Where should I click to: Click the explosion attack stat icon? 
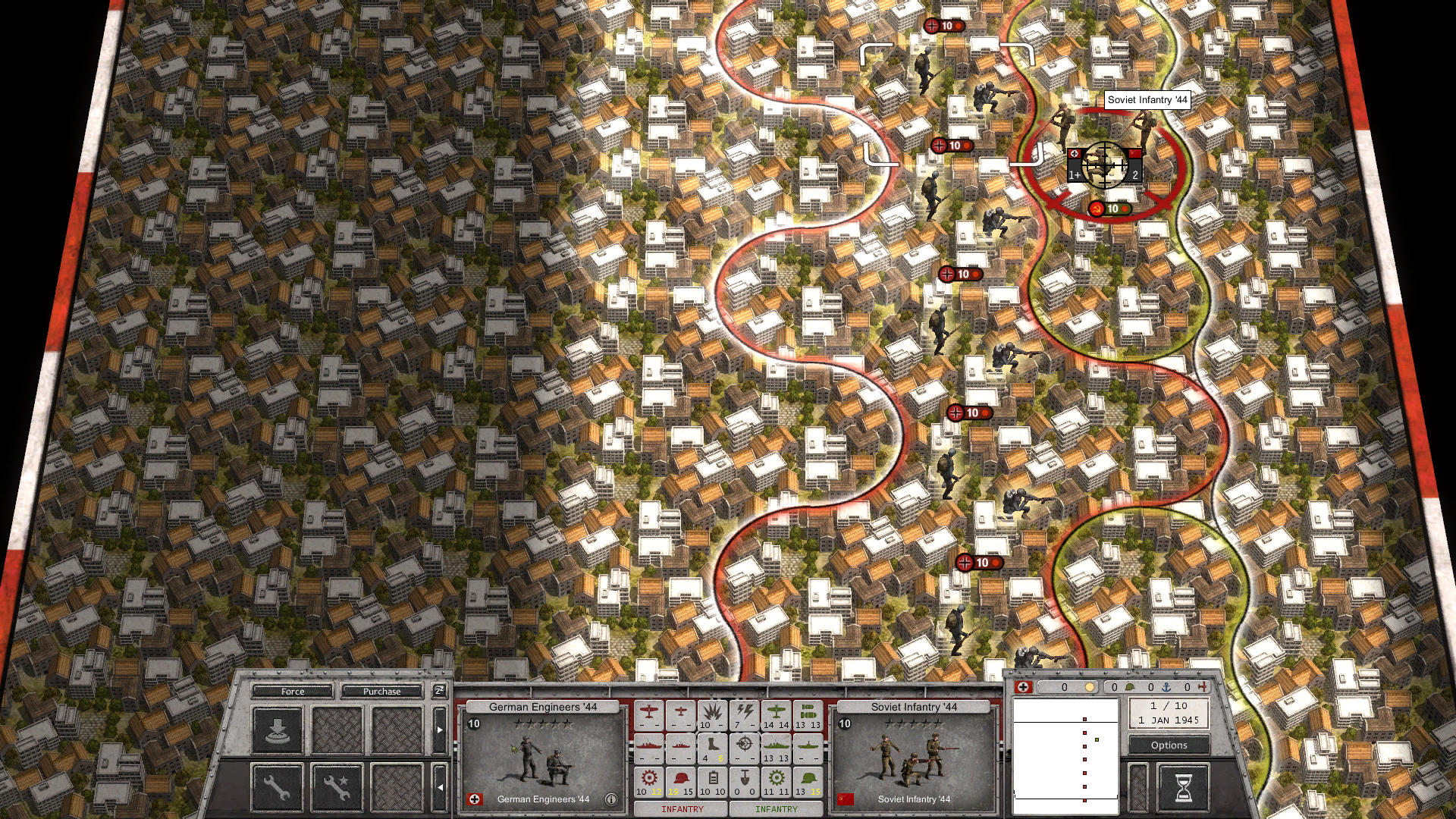[711, 713]
